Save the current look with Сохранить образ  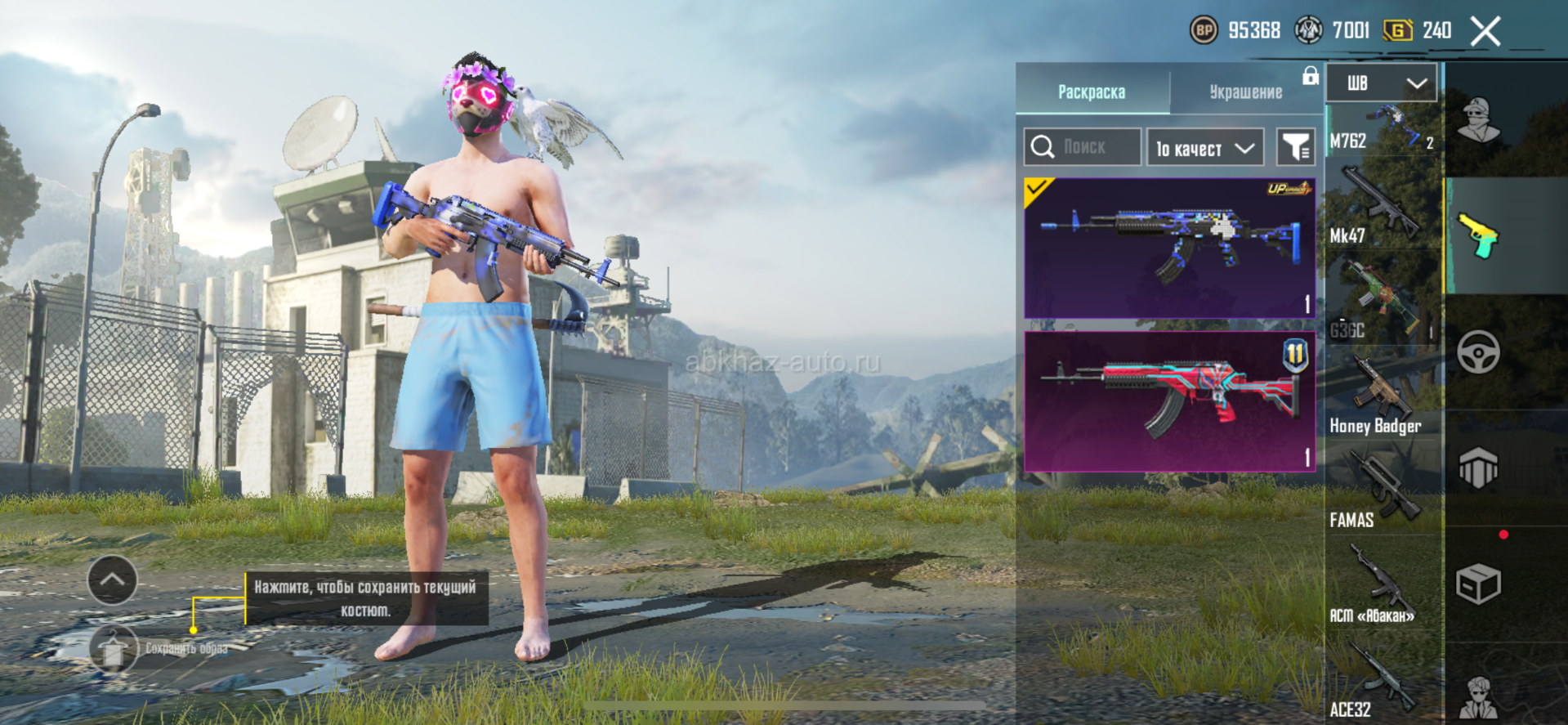(x=114, y=649)
